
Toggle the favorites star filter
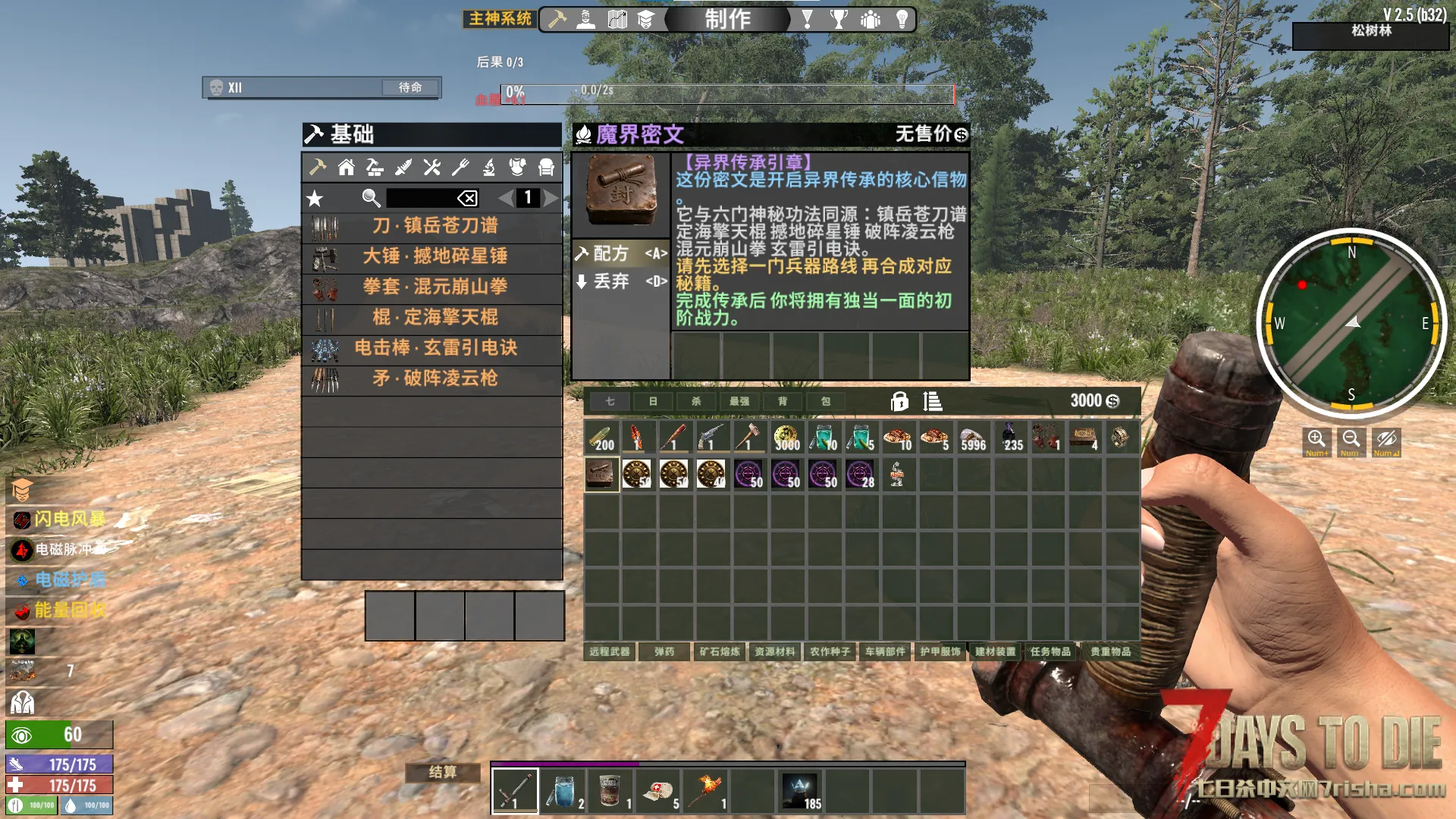(315, 199)
